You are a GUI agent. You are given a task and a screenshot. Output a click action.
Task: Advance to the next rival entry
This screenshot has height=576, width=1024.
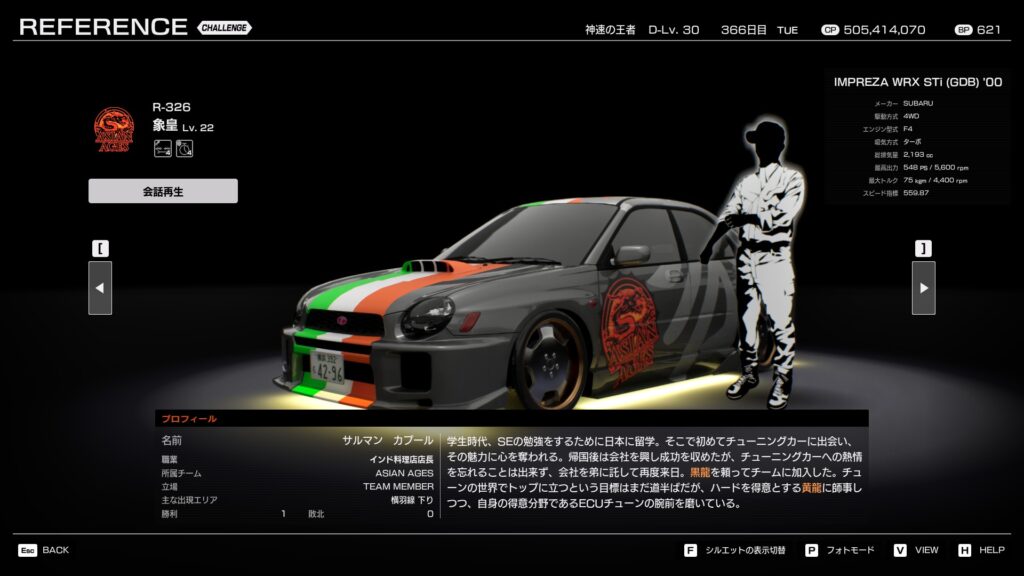(x=923, y=288)
